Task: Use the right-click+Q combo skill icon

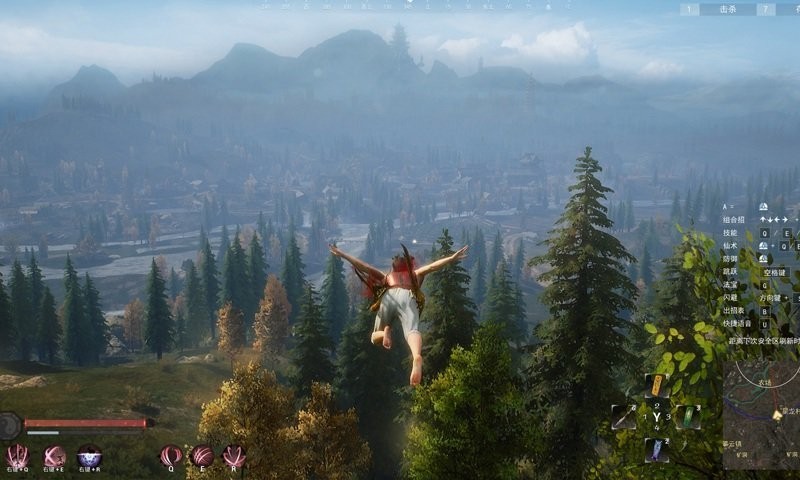Action: pyautogui.click(x=17, y=456)
